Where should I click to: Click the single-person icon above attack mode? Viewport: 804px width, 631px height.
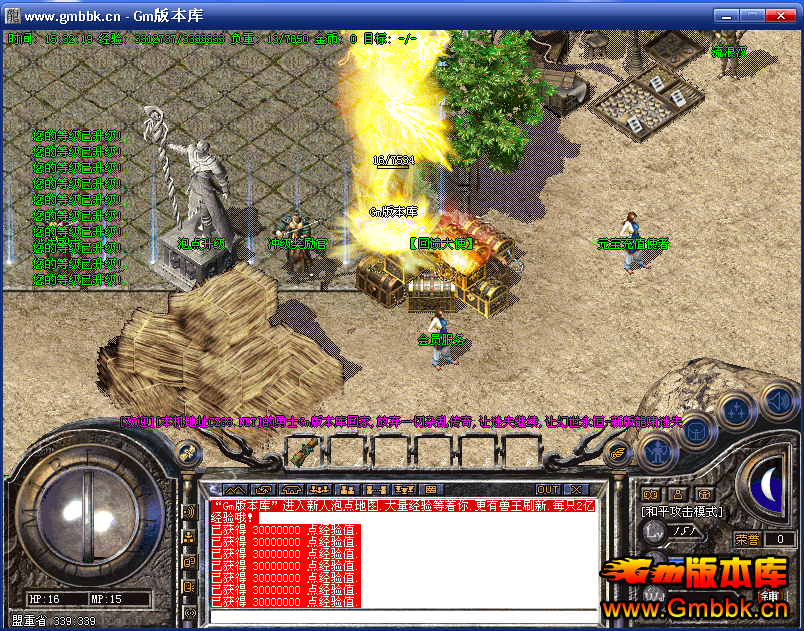click(x=677, y=494)
